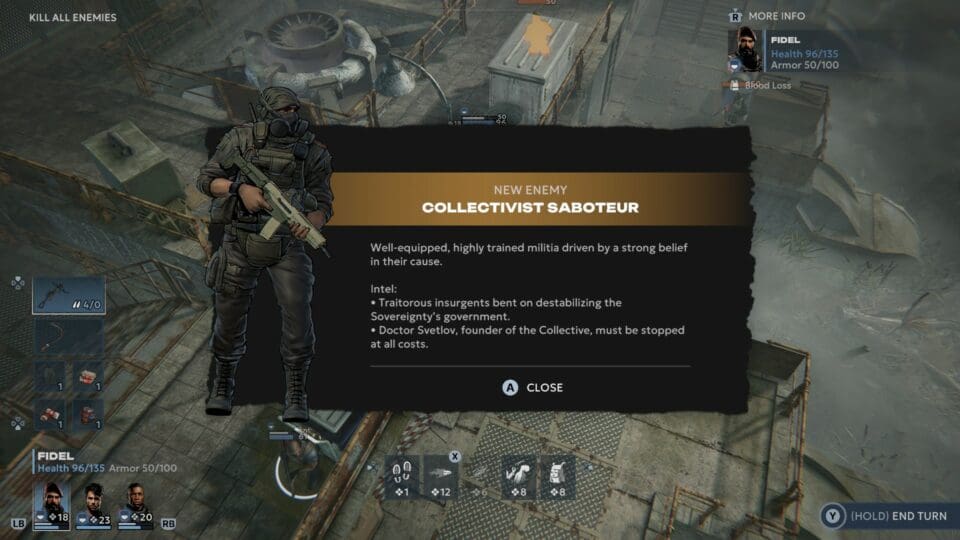Select the crossbow weapon slot showing 4/0
Screen dimensions: 960x540
coord(69,296)
